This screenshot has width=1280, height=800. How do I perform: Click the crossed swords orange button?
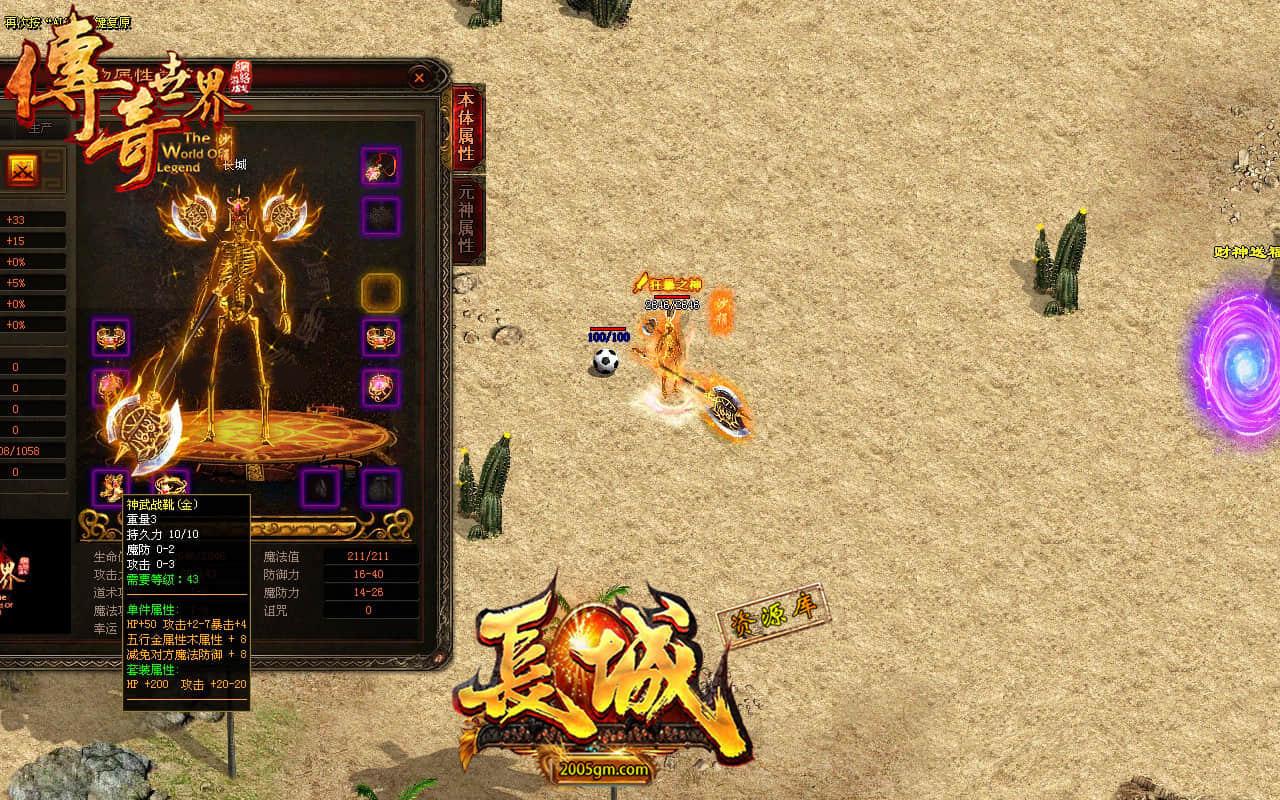[x=23, y=170]
